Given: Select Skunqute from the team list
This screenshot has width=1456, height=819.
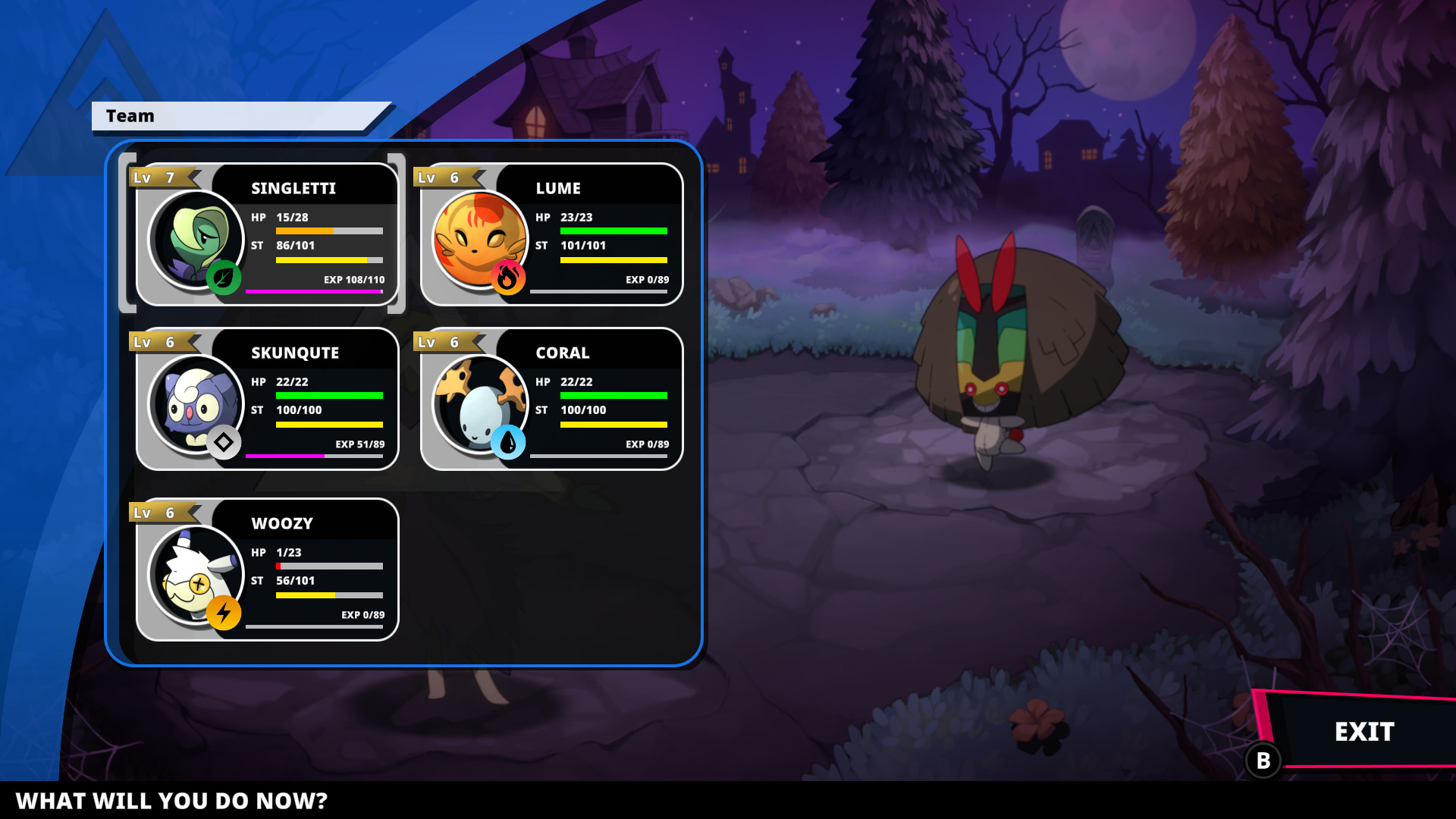Looking at the screenshot, I should click(265, 398).
